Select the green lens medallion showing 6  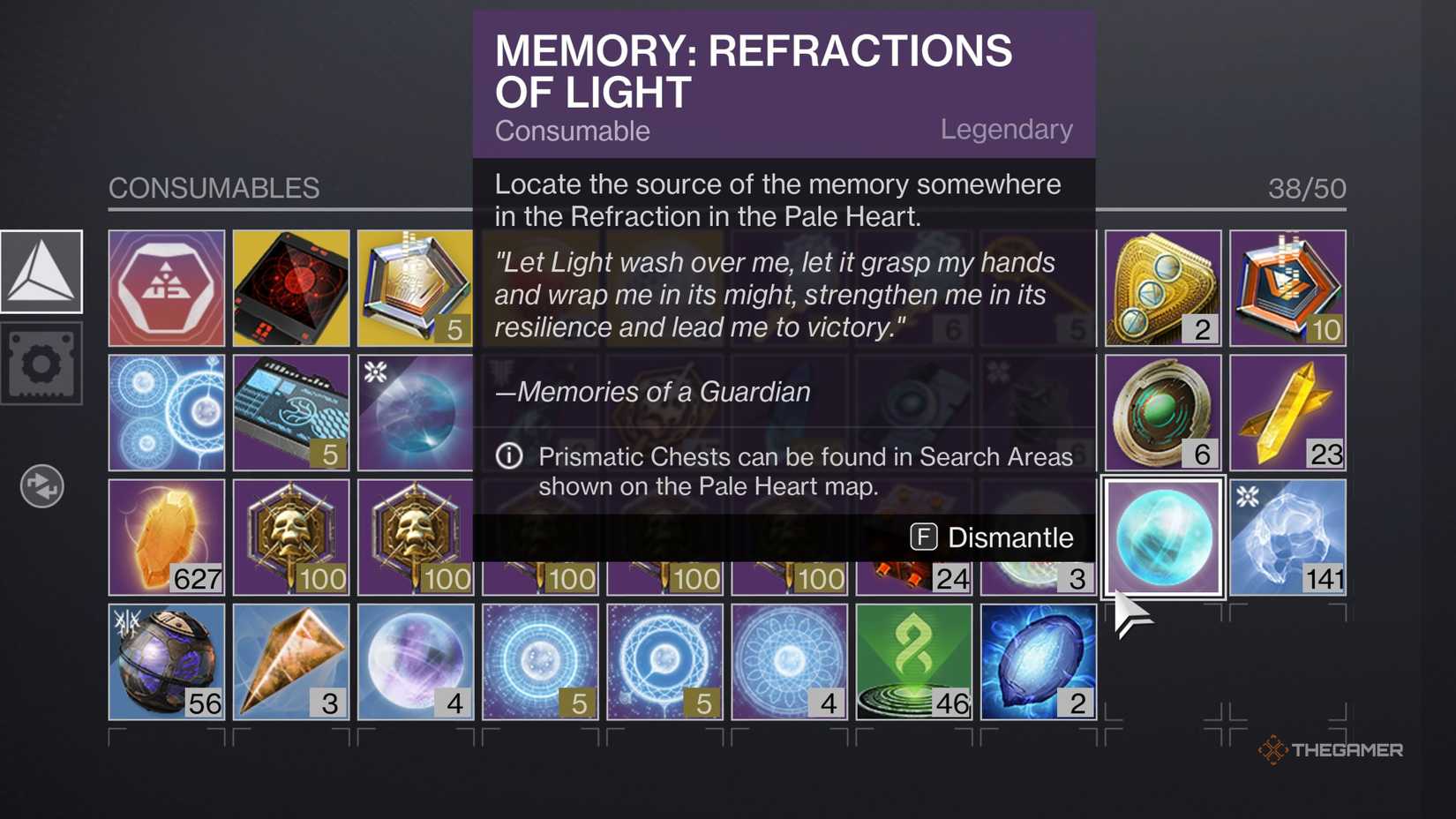1162,411
